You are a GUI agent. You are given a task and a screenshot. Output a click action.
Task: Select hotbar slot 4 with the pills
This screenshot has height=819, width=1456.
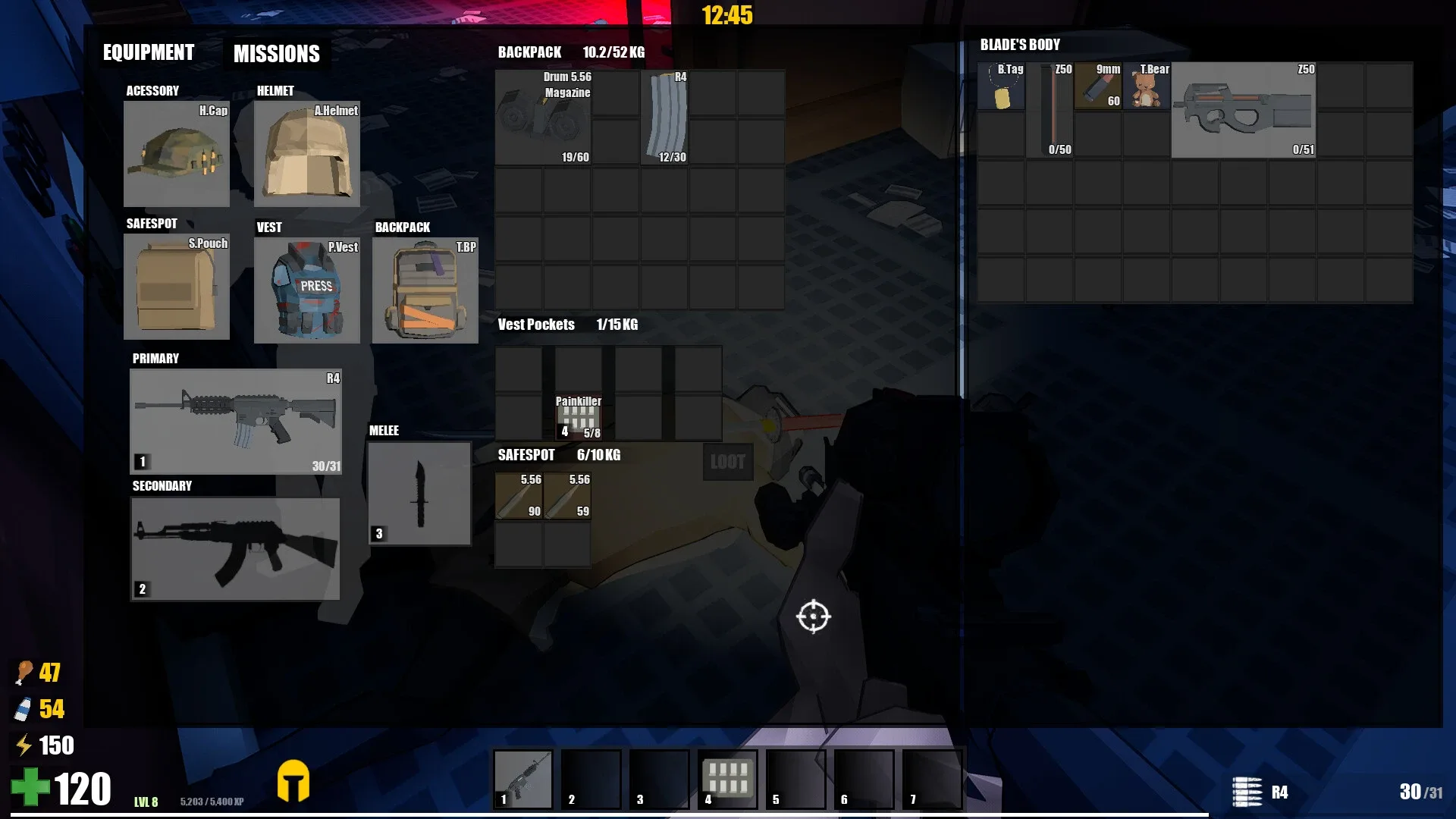[x=727, y=778]
